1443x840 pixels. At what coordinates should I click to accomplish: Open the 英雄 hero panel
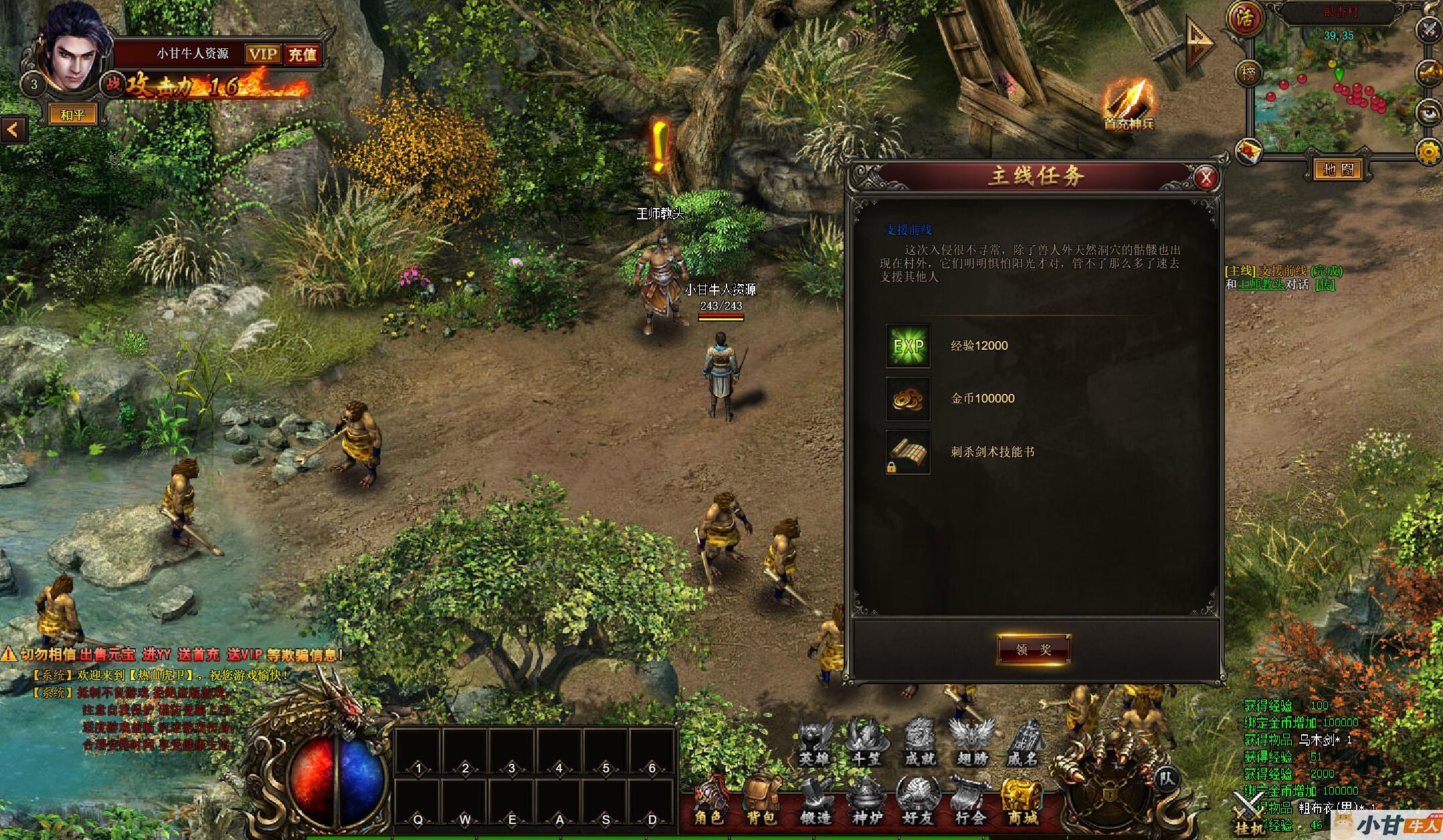click(x=815, y=742)
